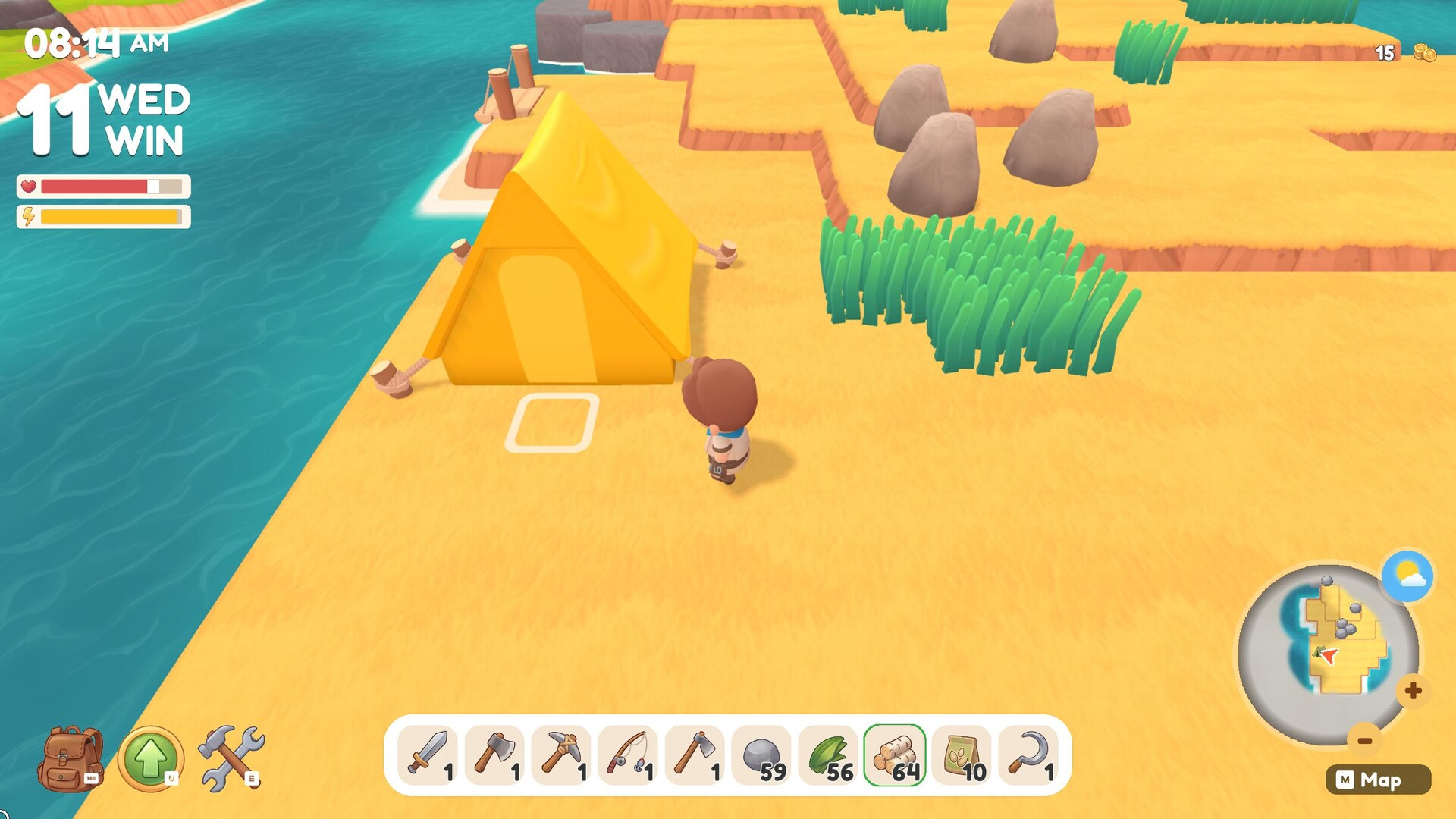The image size is (1456, 819).
Task: Choose the pickaxe hotbar slot
Action: (x=561, y=755)
